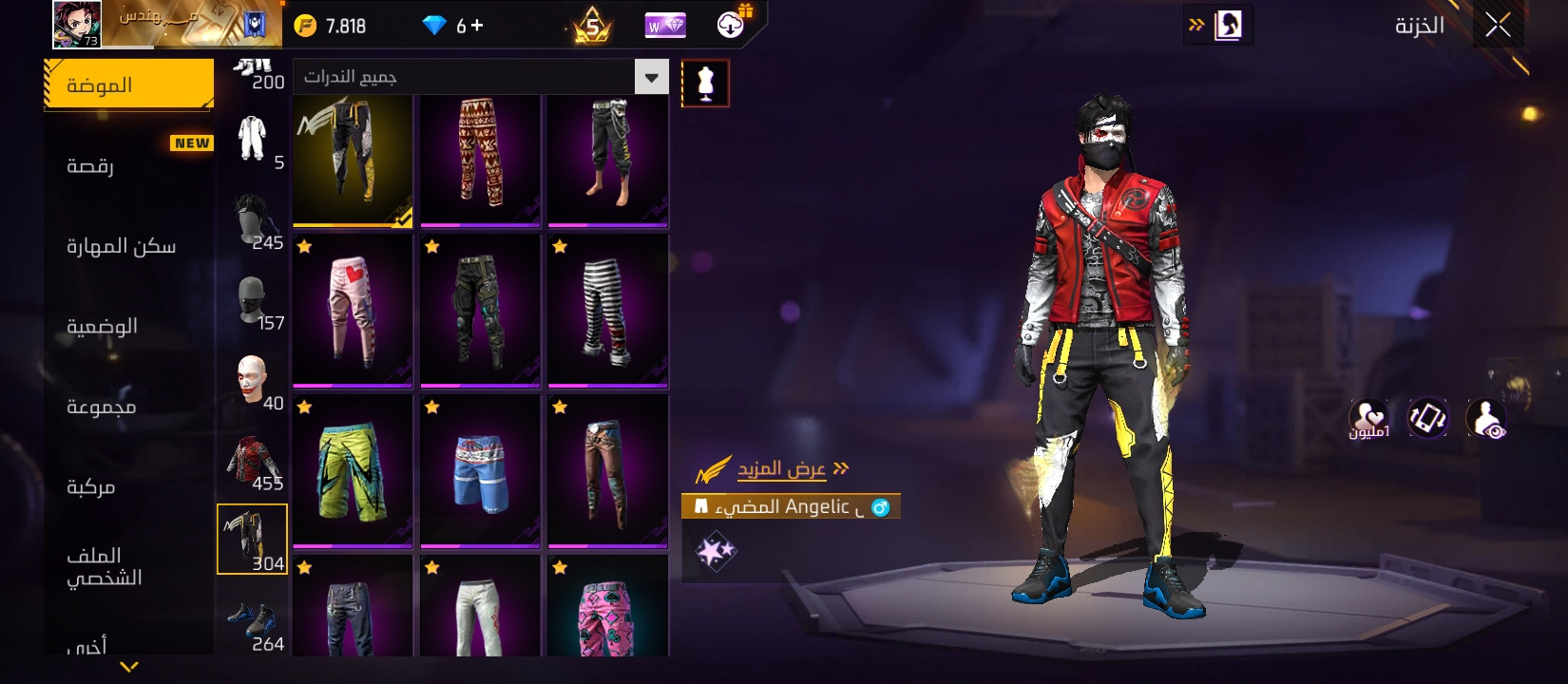The image size is (1568, 684).
Task: Toggle the eye preview icon beside character
Action: [x=1486, y=419]
